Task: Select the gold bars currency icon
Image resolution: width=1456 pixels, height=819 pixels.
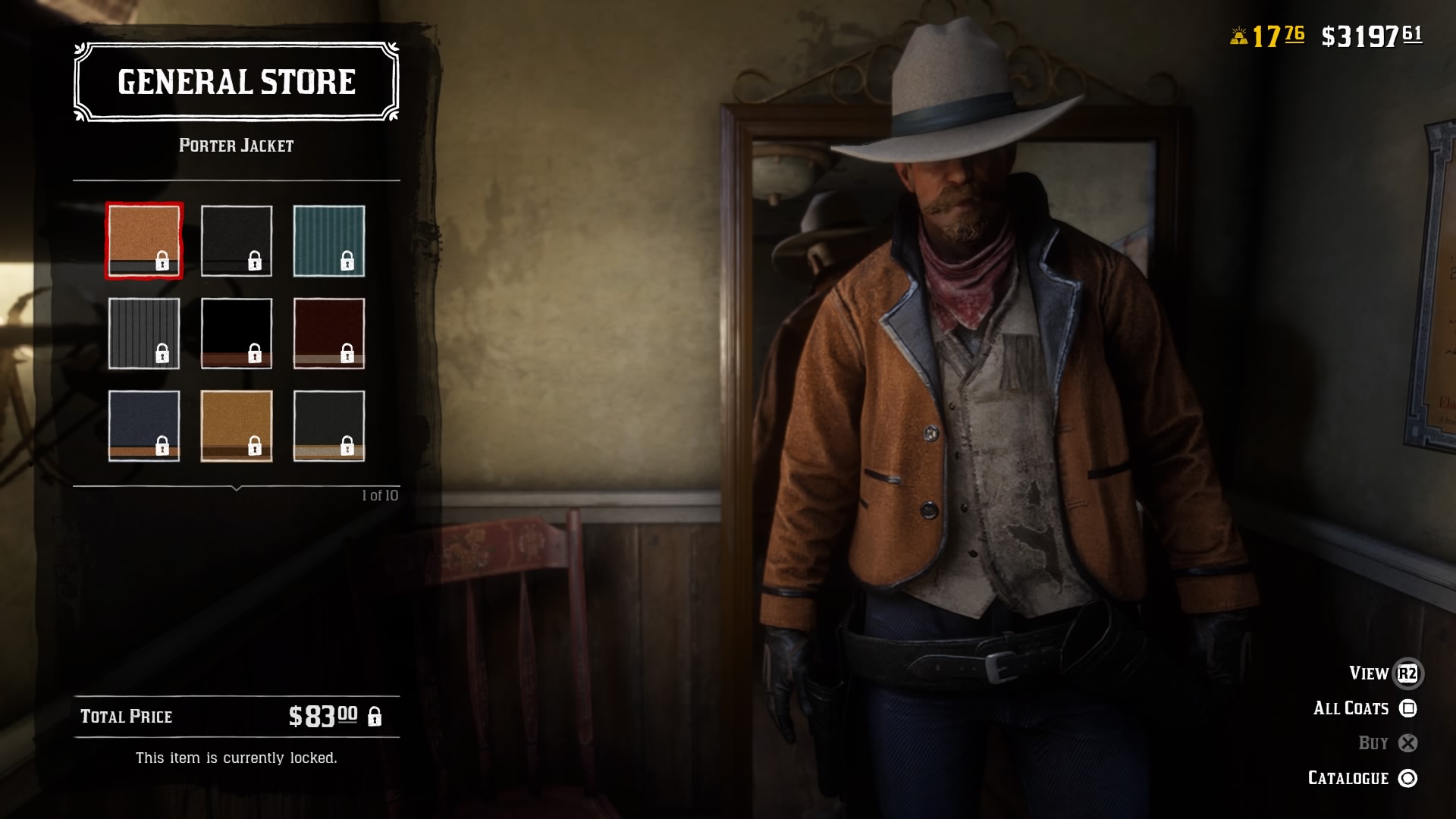Action: (1238, 34)
